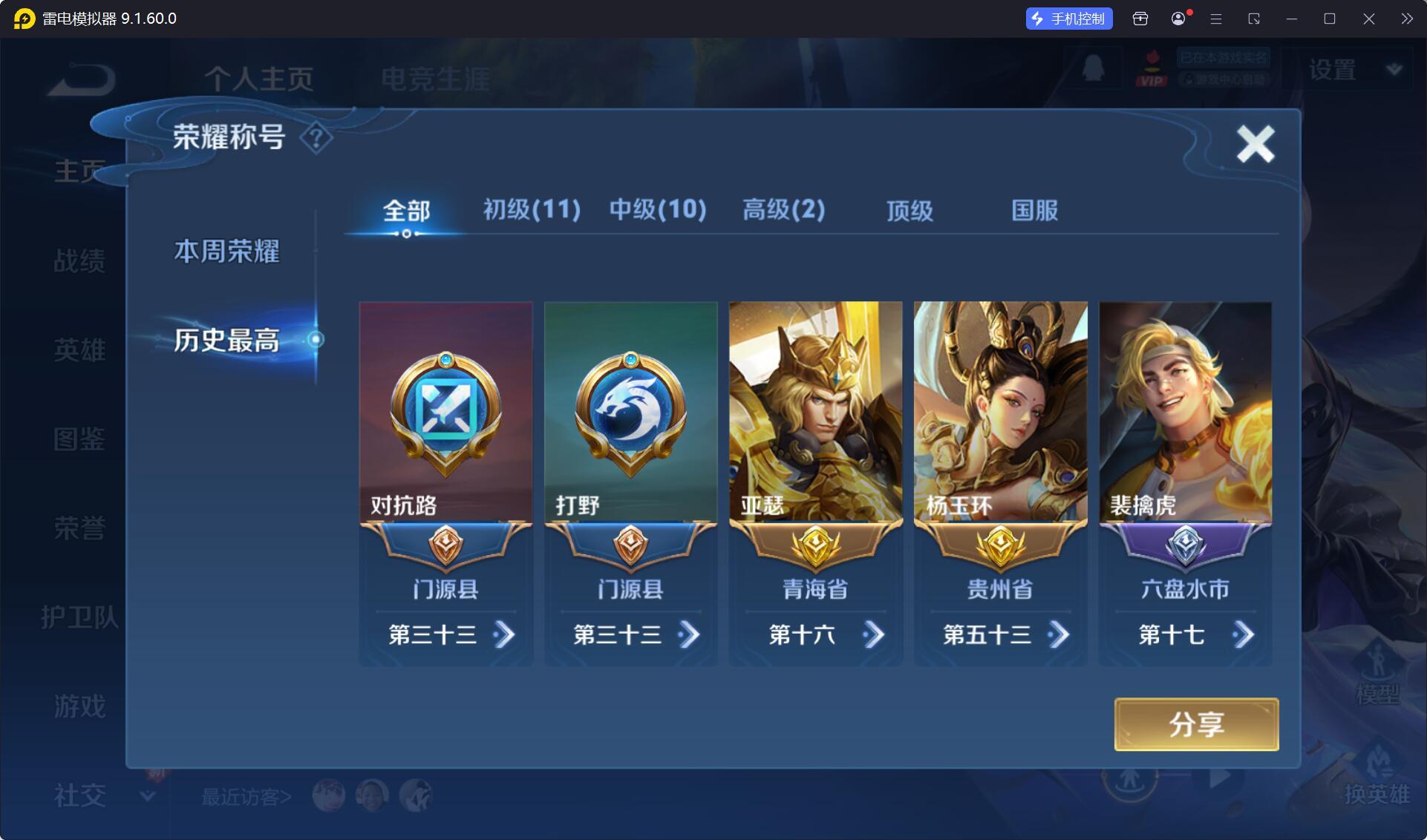1427x840 pixels.
Task: Switch to the 初级(11) tab
Action: point(532,210)
